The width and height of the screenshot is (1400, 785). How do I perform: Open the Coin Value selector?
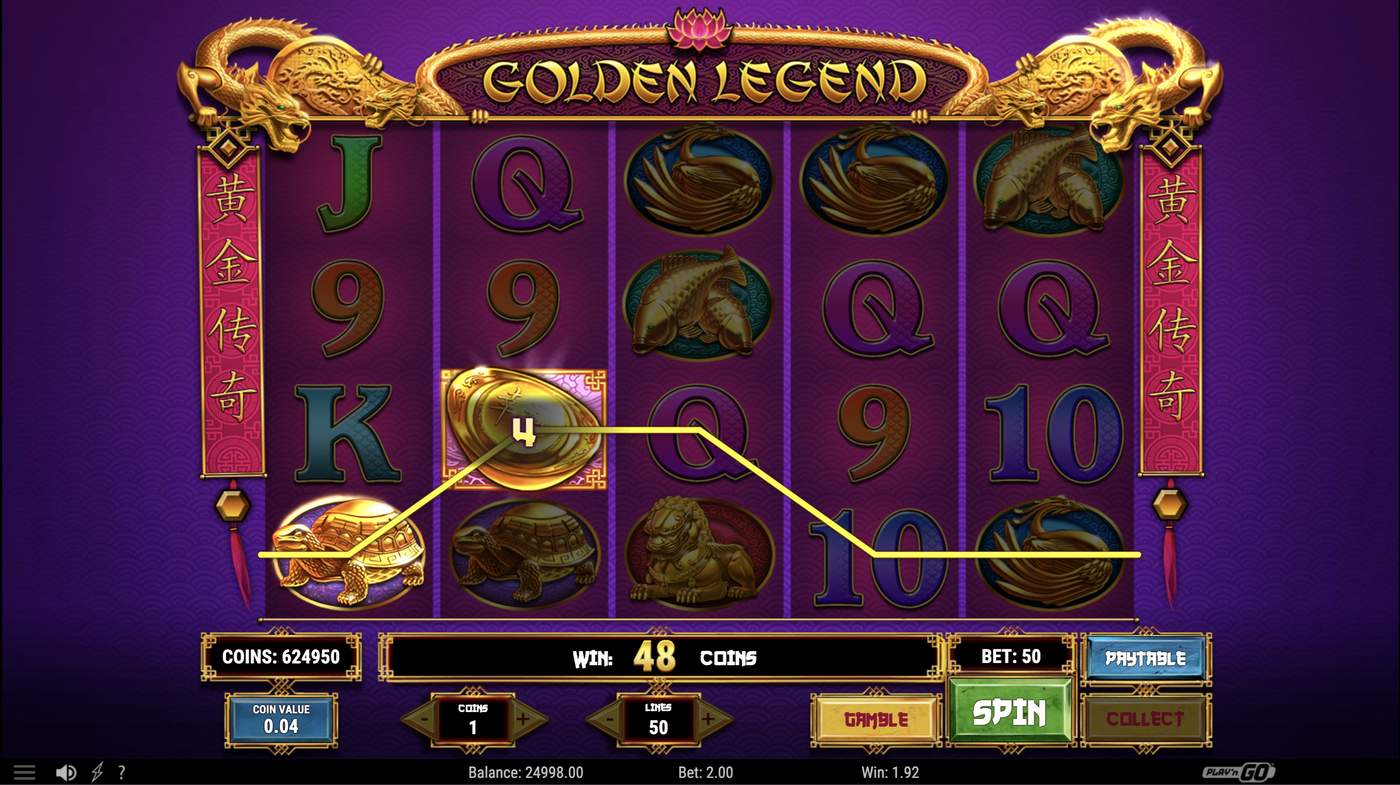281,719
